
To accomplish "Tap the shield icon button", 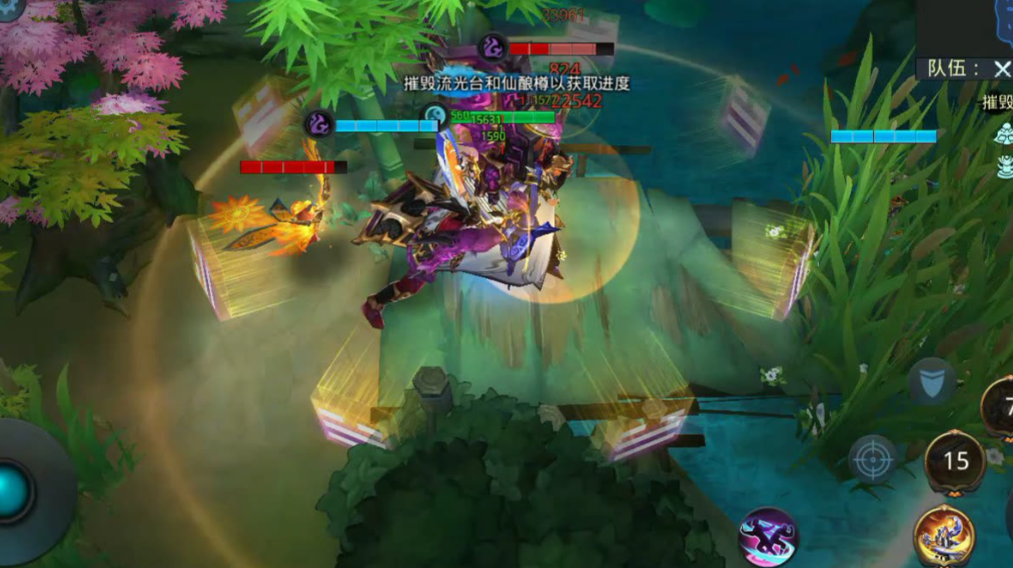I will 930,381.
